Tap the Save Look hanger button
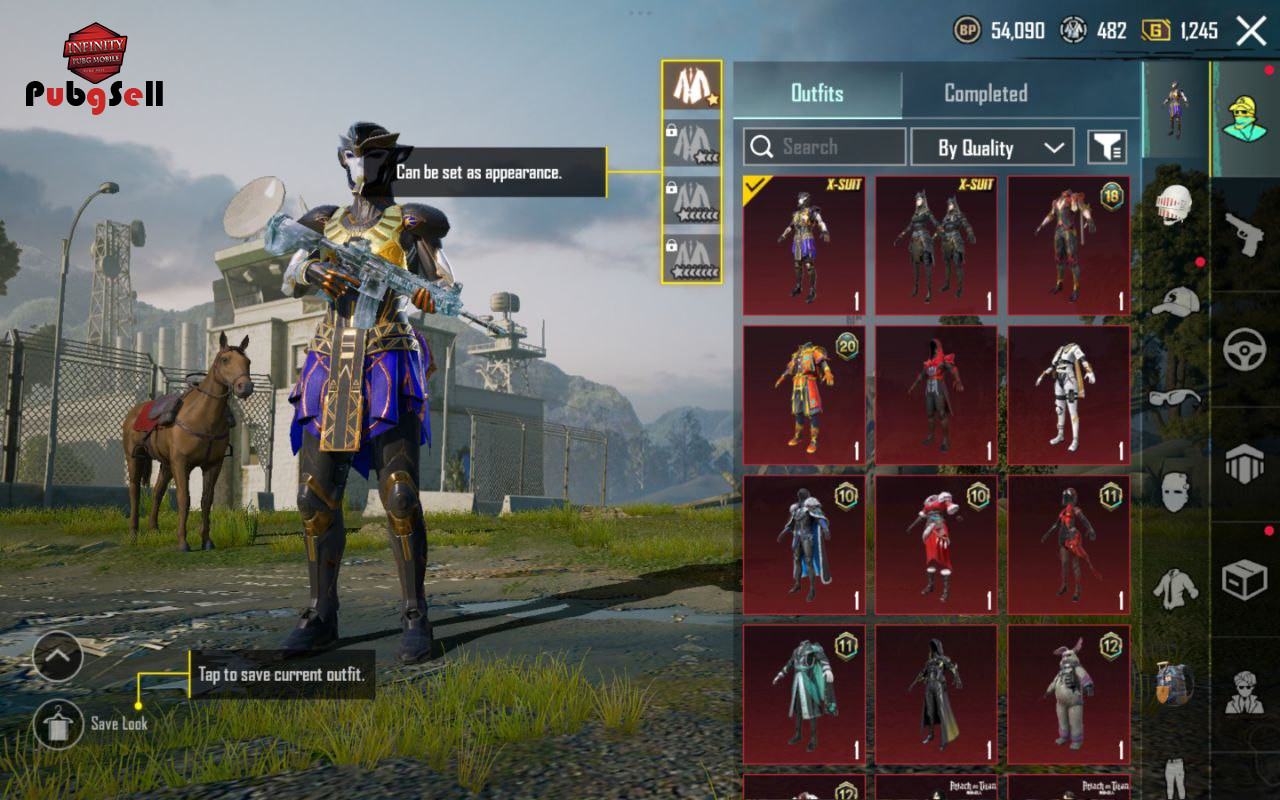1280x800 pixels. tap(58, 723)
